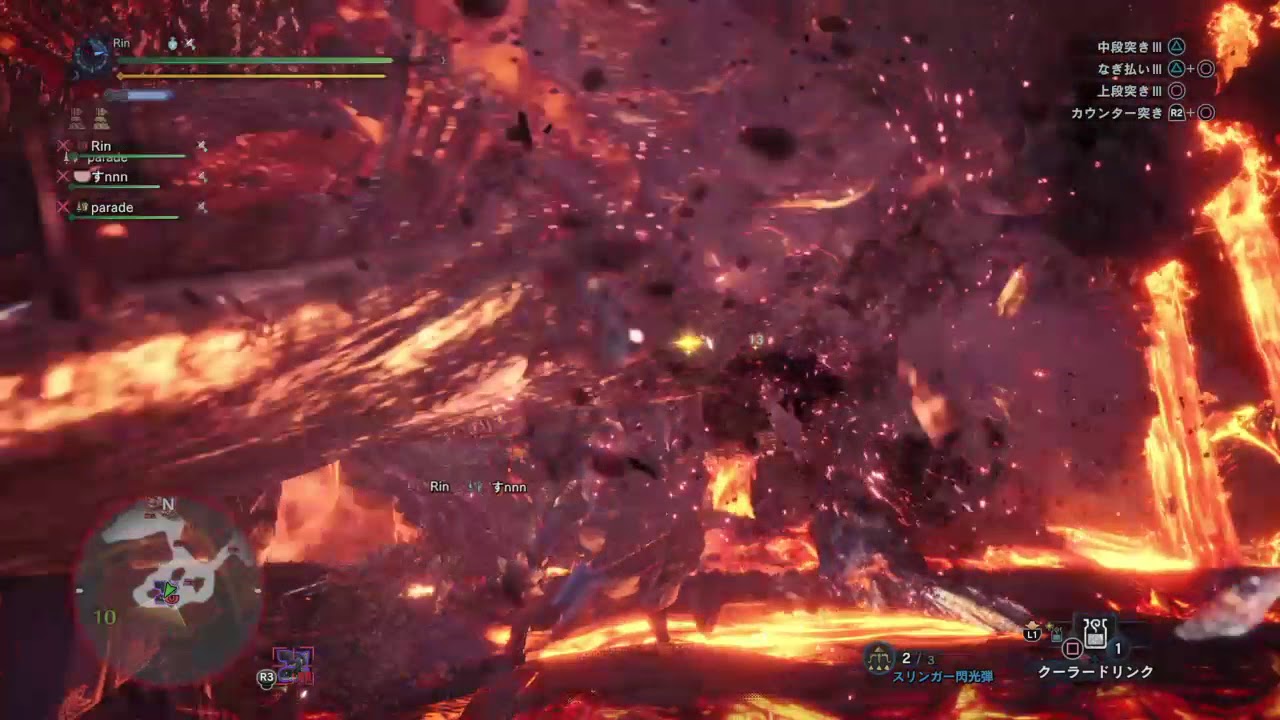Click the palico icon next to parade's name
This screenshot has width=1280, height=720.
click(82, 208)
